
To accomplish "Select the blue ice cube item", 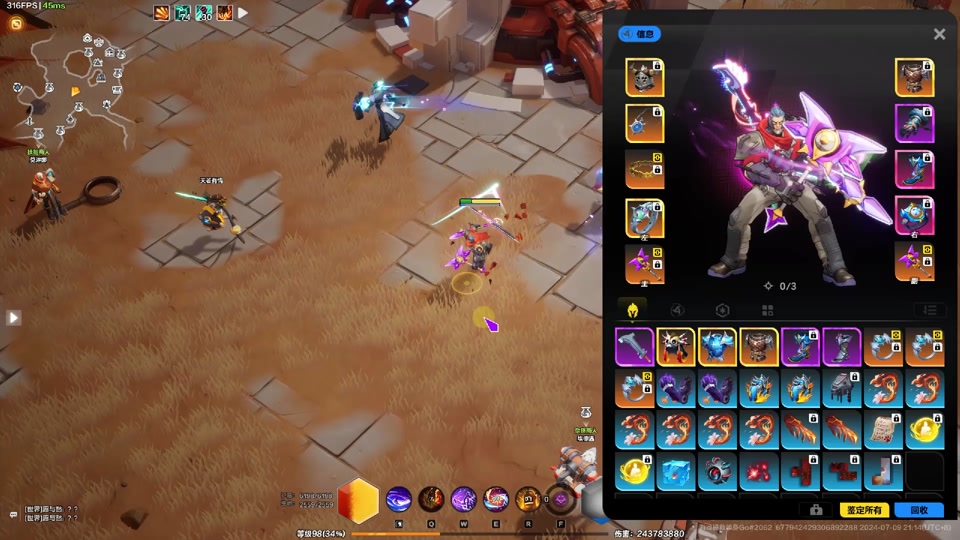I will pyautogui.click(x=676, y=471).
